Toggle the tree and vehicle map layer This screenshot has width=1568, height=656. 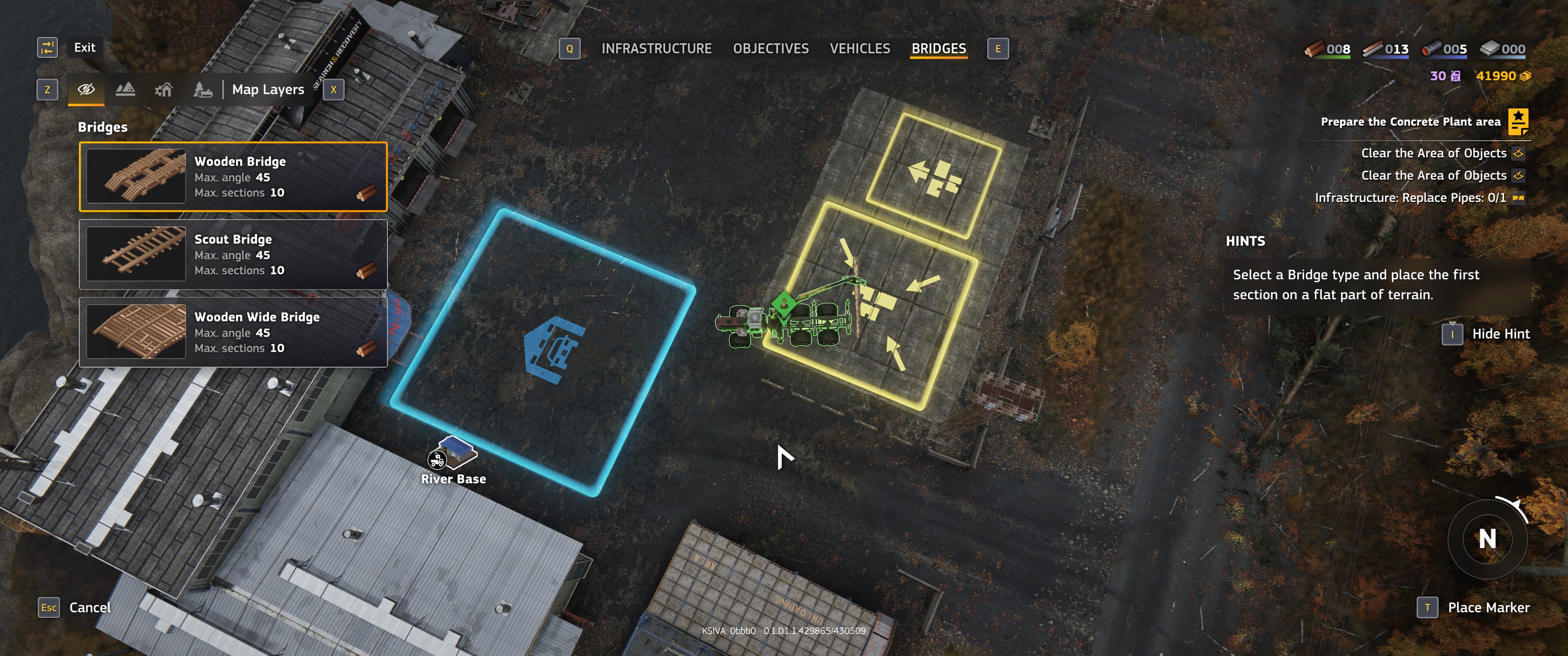click(203, 90)
